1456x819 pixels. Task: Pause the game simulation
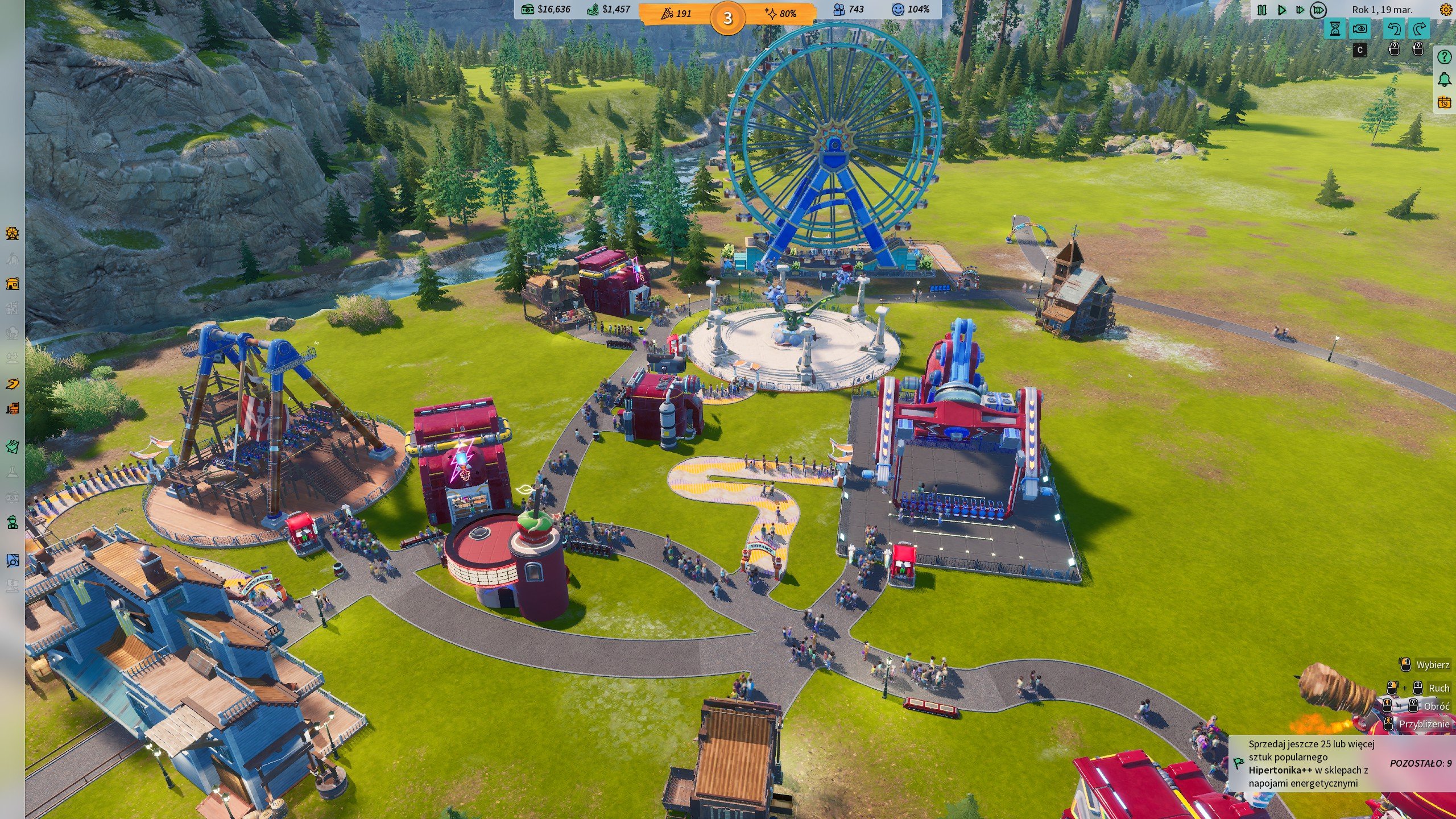click(x=1261, y=10)
